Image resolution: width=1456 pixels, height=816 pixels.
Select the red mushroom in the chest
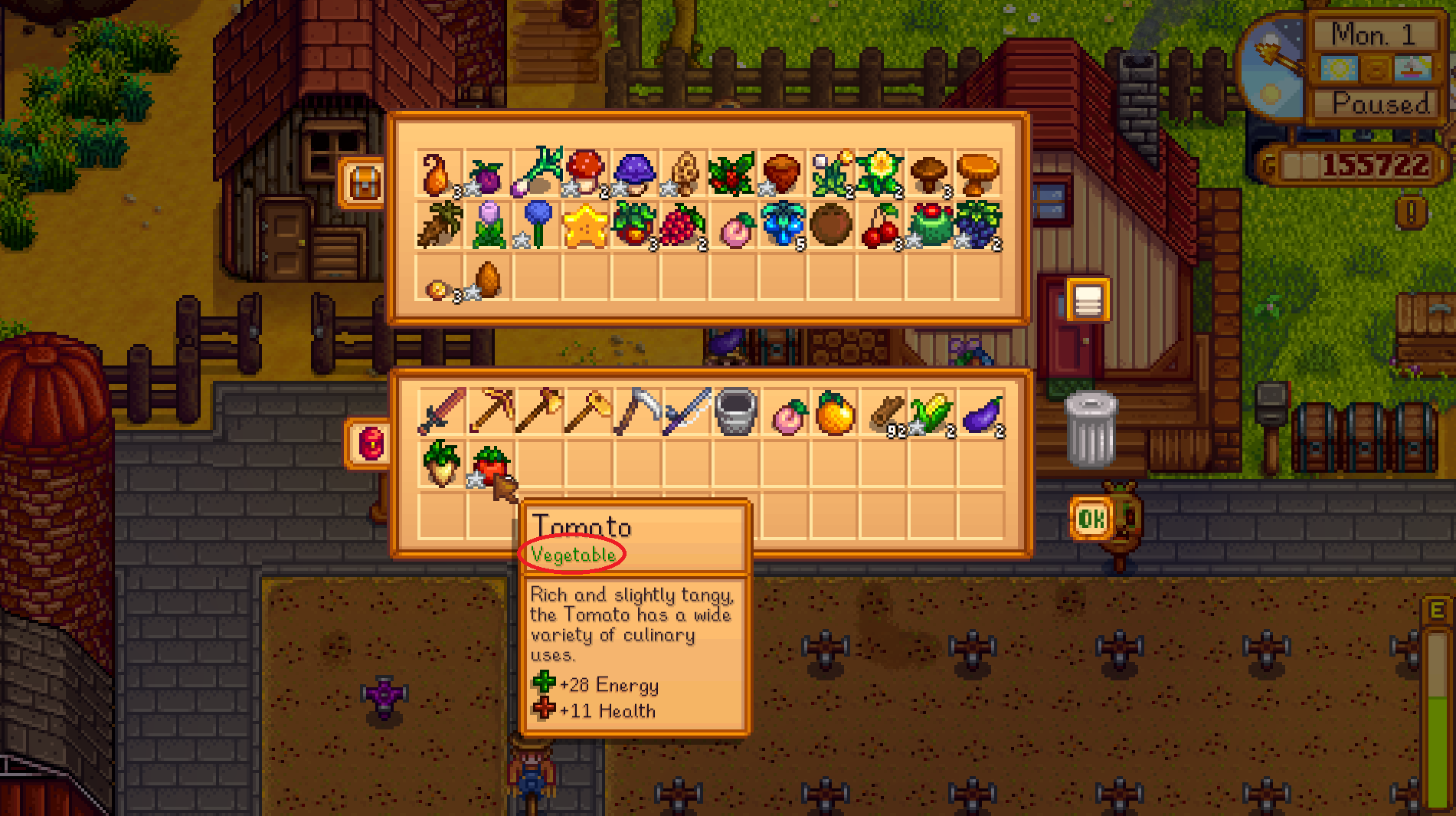point(589,172)
